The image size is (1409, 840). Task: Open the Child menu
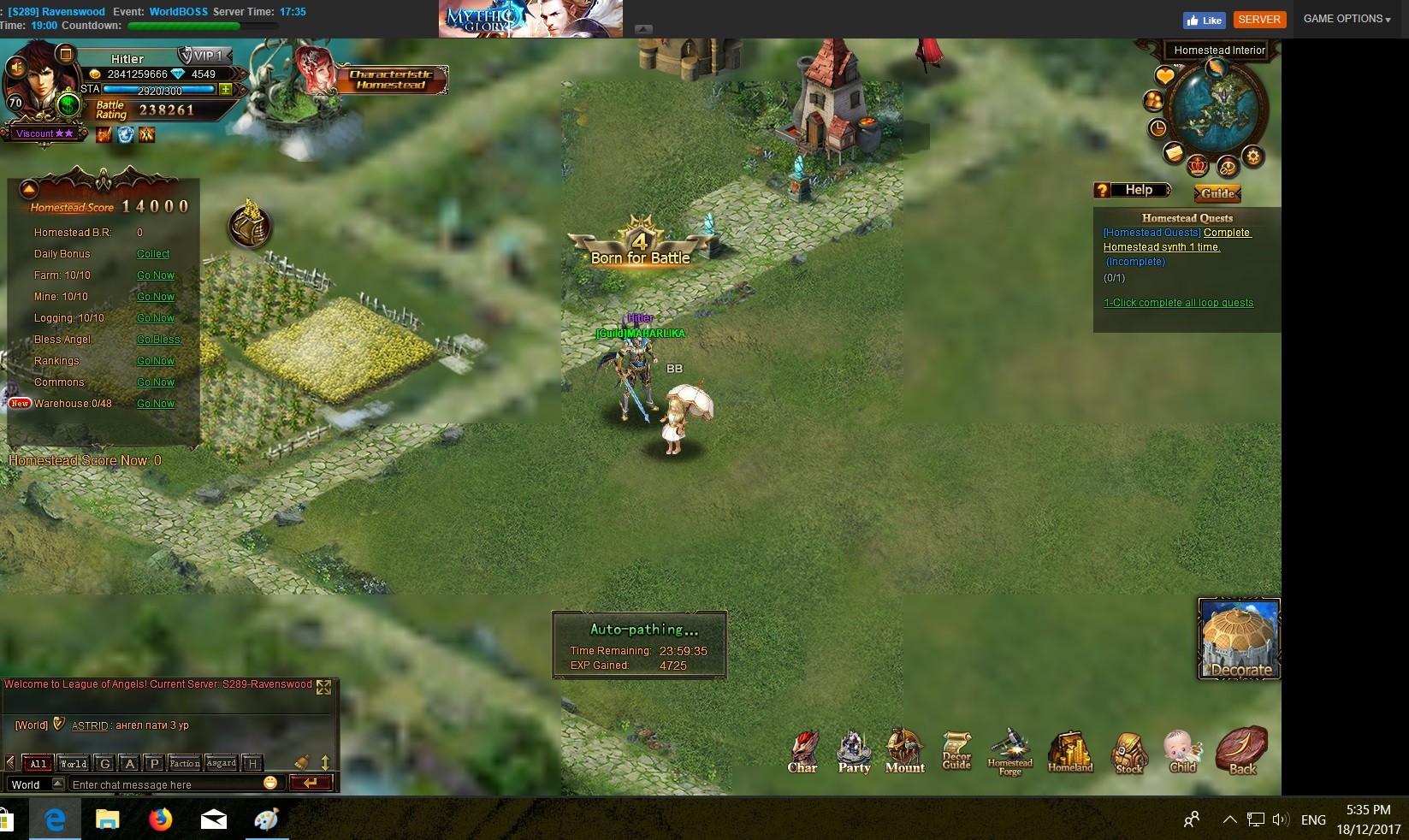[1183, 751]
